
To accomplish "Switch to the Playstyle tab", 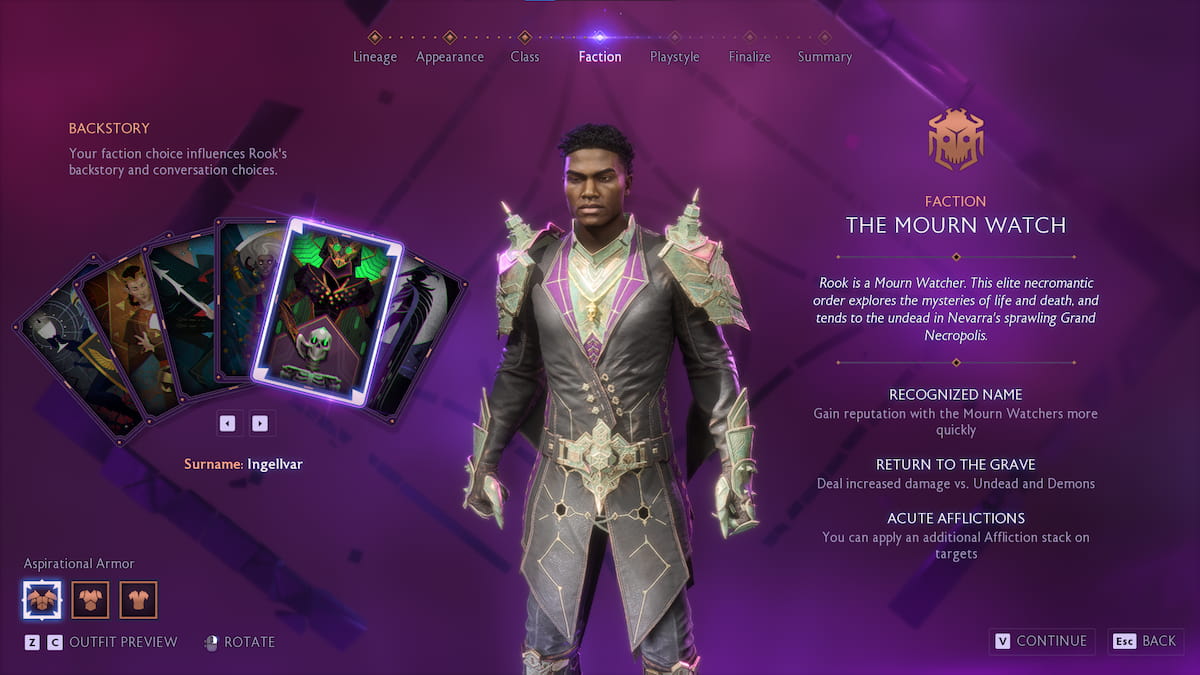I will [x=675, y=56].
